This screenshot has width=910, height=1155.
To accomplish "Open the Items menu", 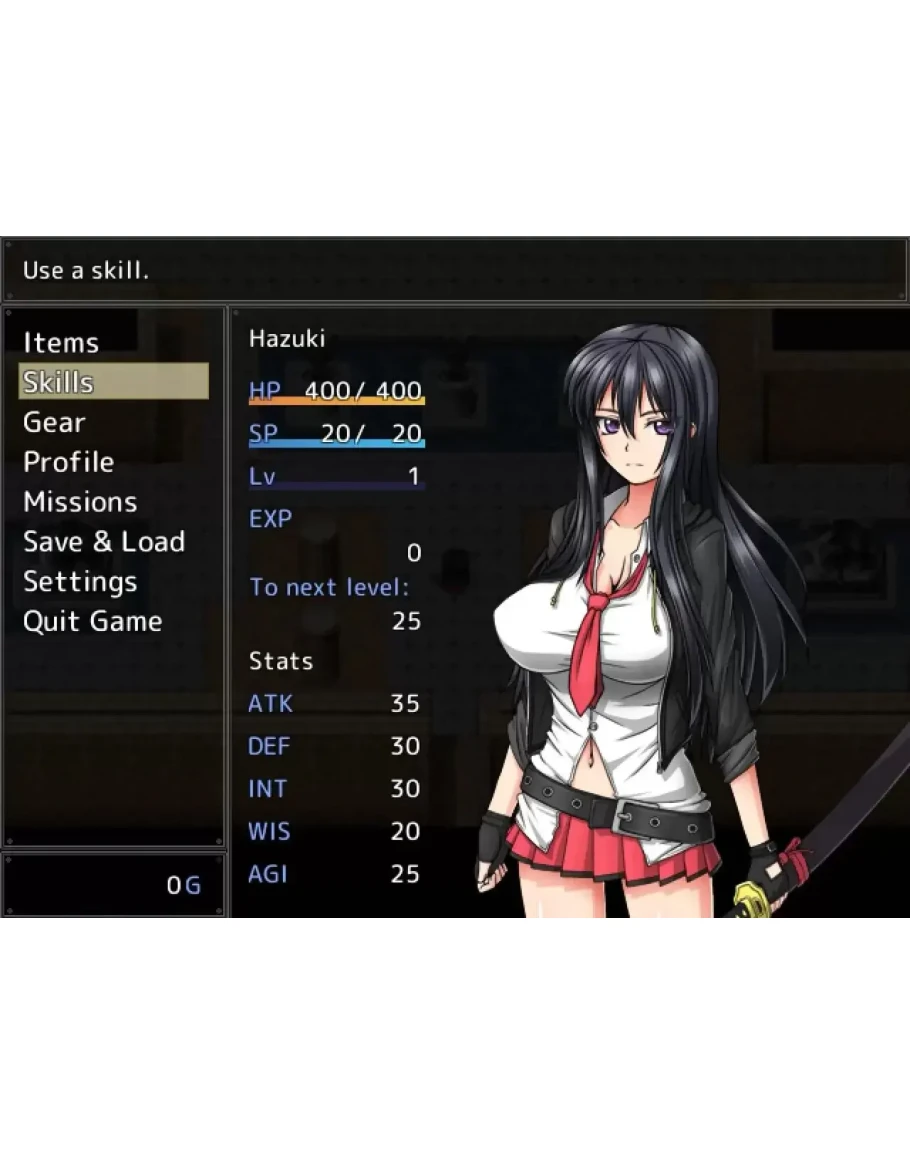I will coord(61,343).
